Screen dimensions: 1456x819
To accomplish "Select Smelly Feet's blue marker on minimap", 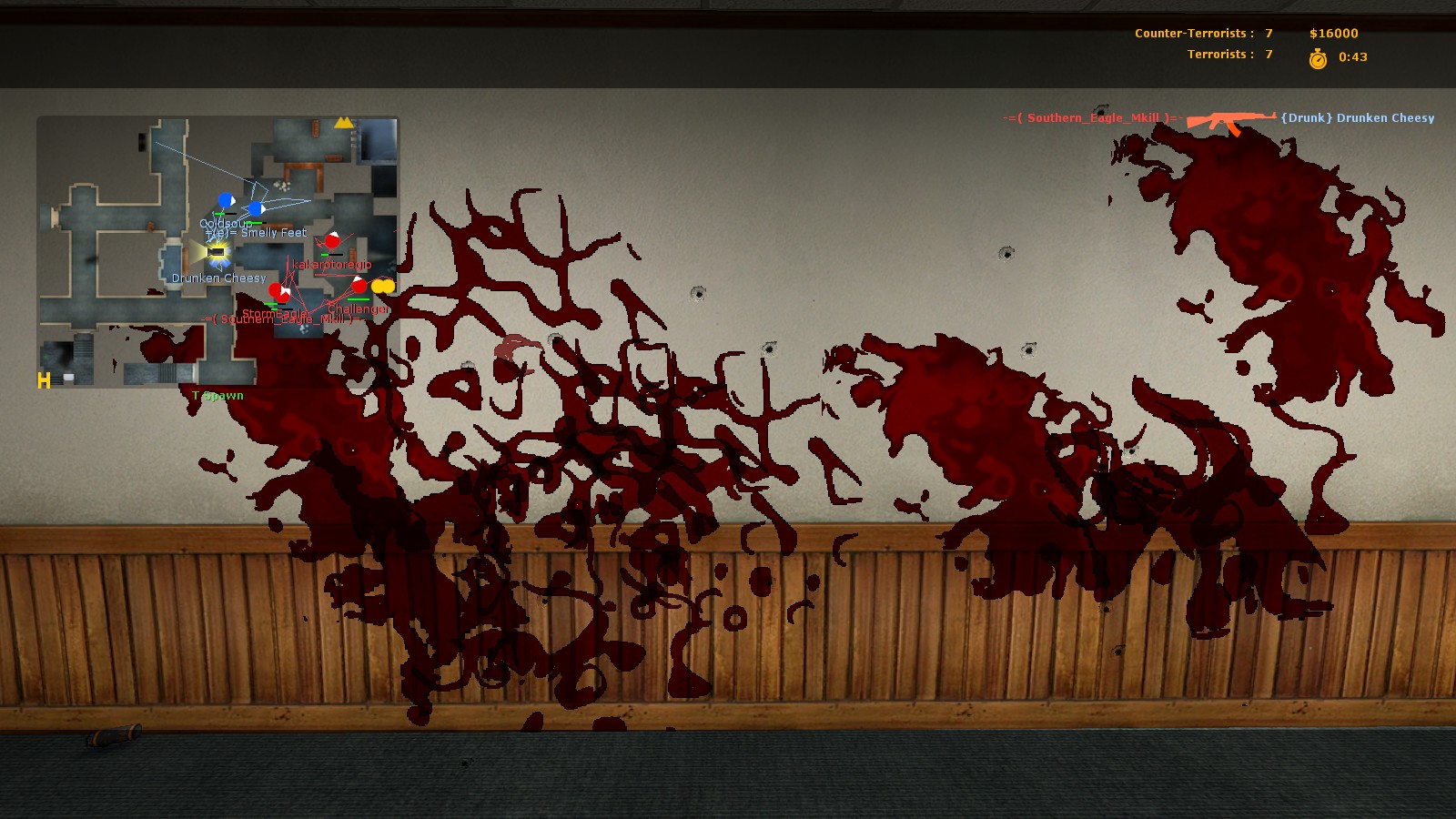I will (257, 209).
